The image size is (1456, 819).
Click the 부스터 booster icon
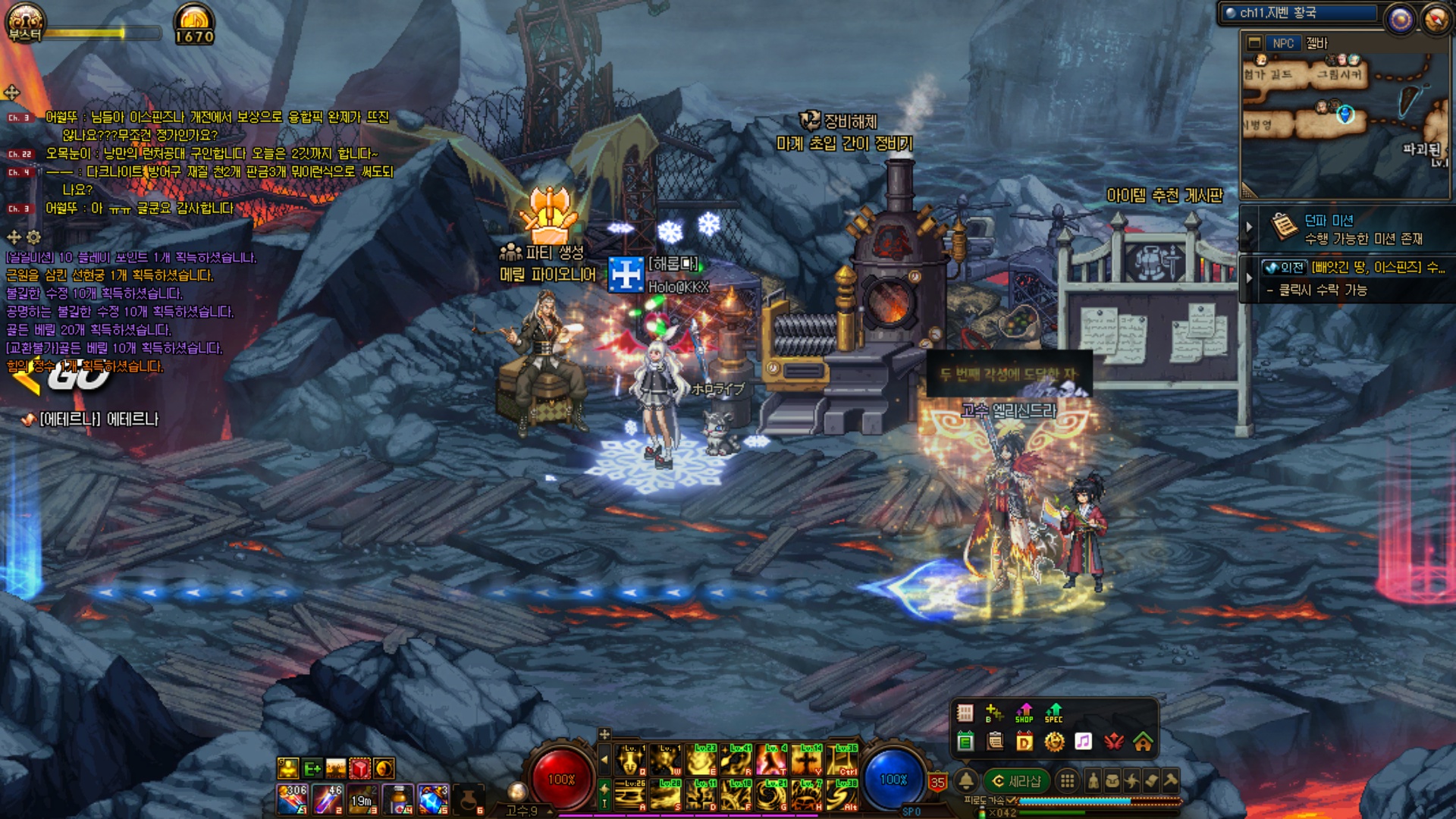[24, 23]
